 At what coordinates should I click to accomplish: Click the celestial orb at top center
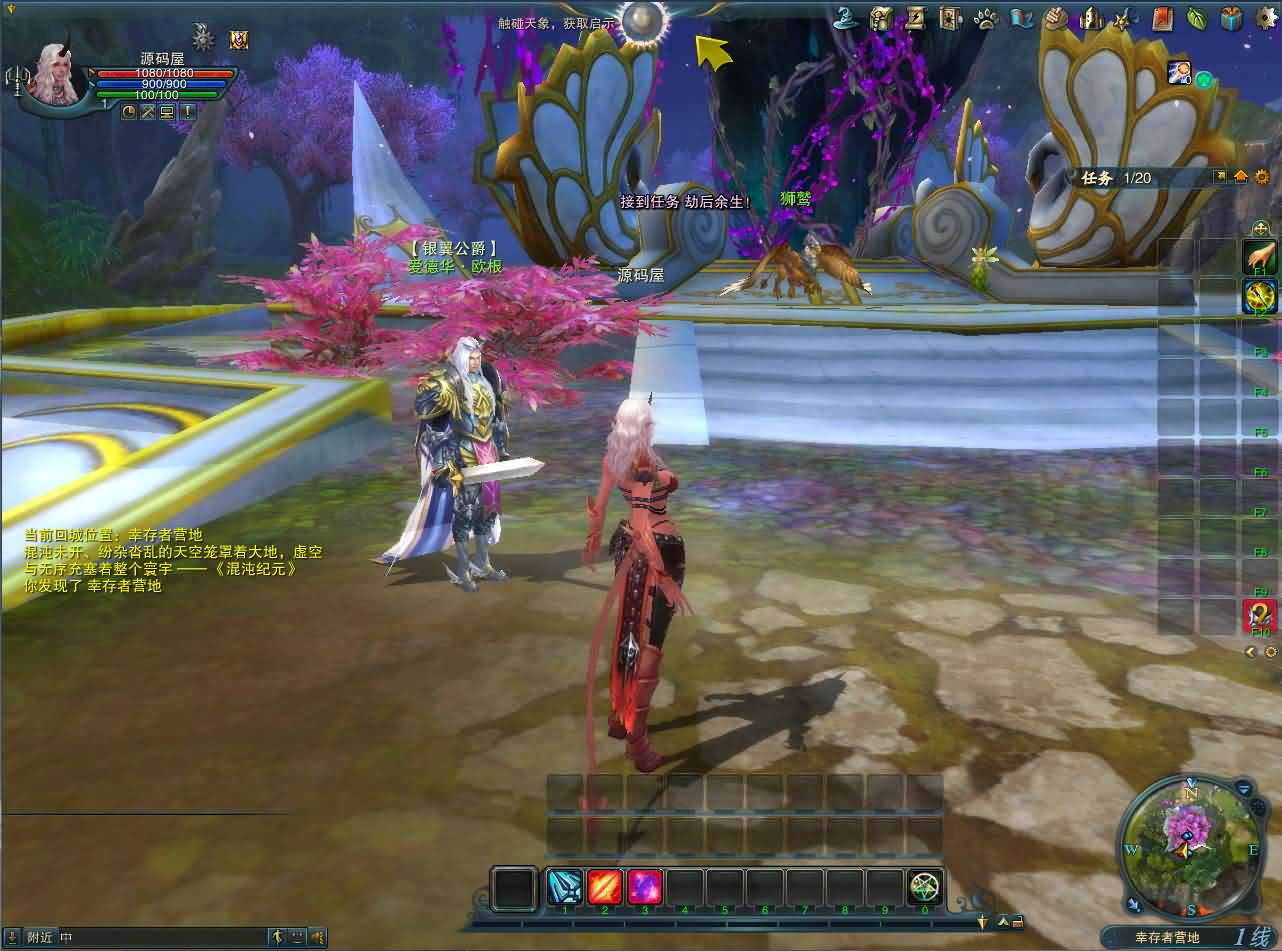(x=643, y=21)
